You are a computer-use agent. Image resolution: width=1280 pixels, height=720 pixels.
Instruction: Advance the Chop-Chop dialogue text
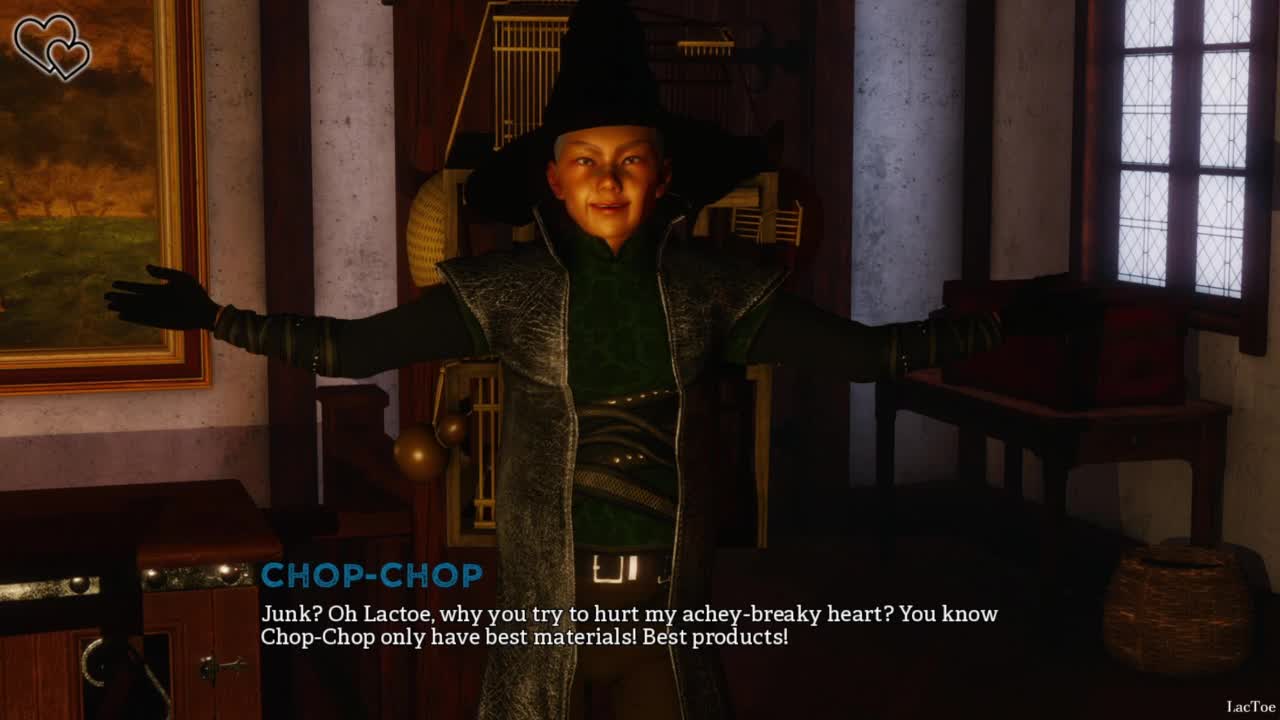point(628,625)
